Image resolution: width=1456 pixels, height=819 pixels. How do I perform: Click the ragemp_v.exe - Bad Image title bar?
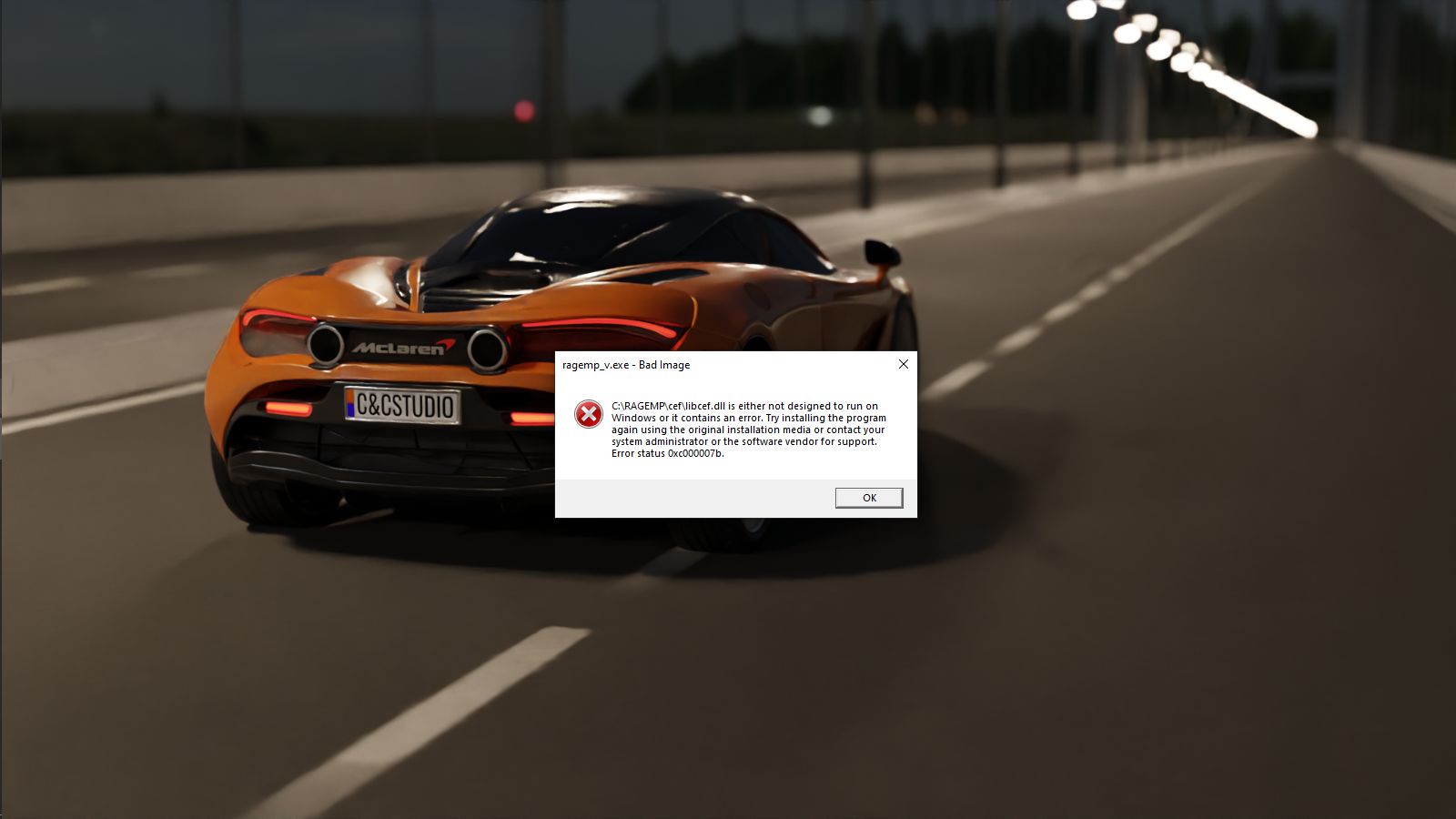728,364
